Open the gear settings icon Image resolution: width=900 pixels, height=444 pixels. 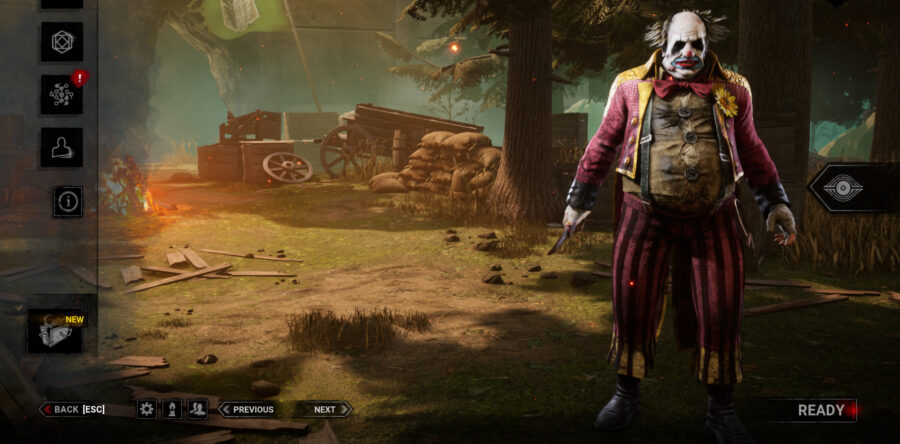[147, 409]
